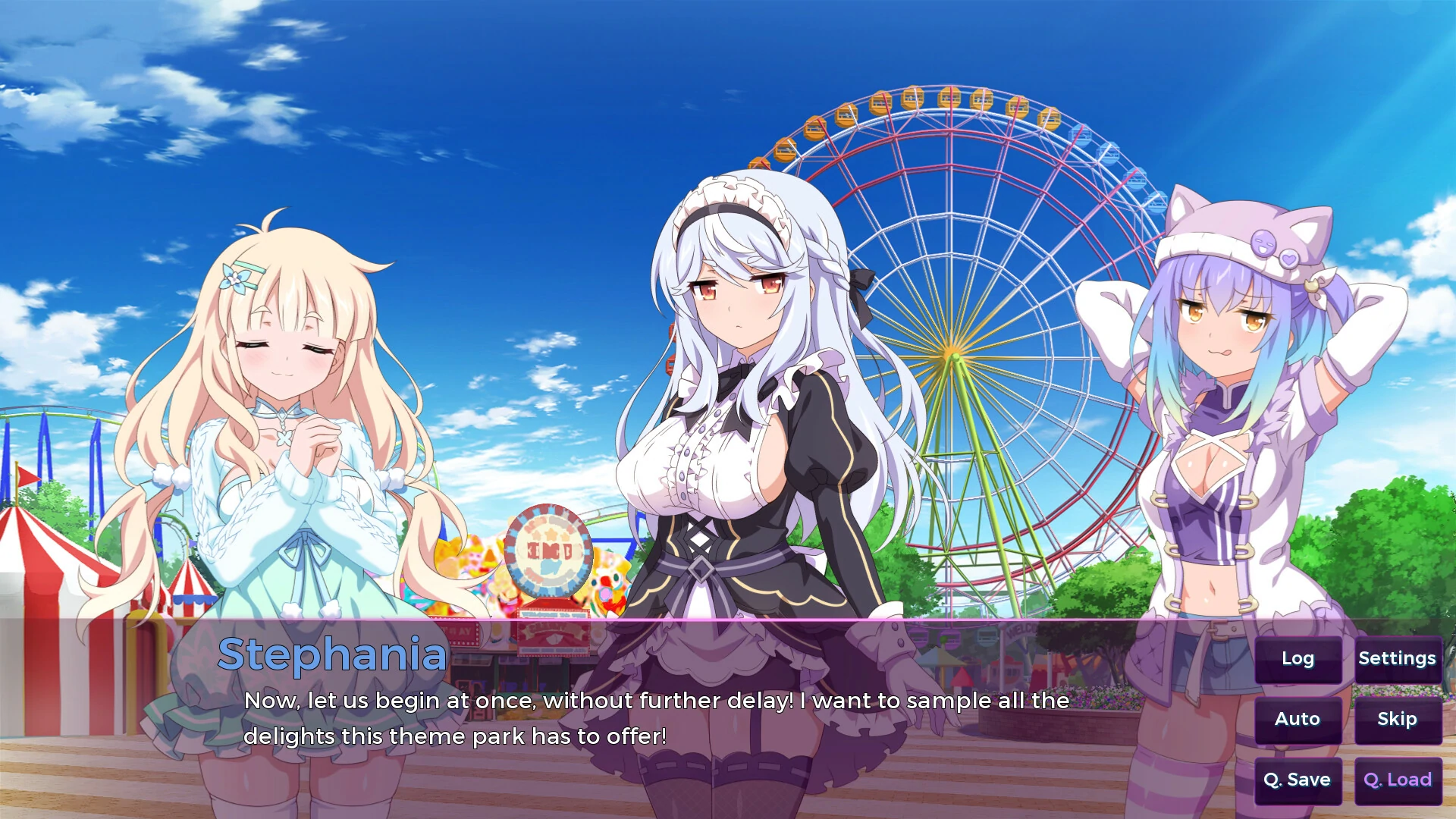The image size is (1456, 819).
Task: Enable Auto-play mode
Action: pos(1298,719)
